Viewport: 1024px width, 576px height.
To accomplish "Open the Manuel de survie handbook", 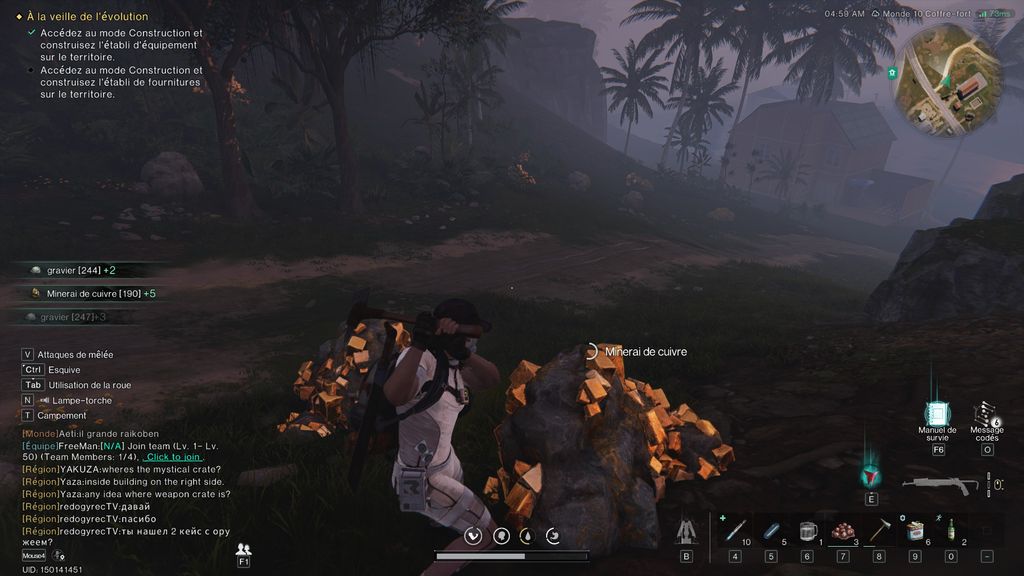I will click(x=937, y=414).
